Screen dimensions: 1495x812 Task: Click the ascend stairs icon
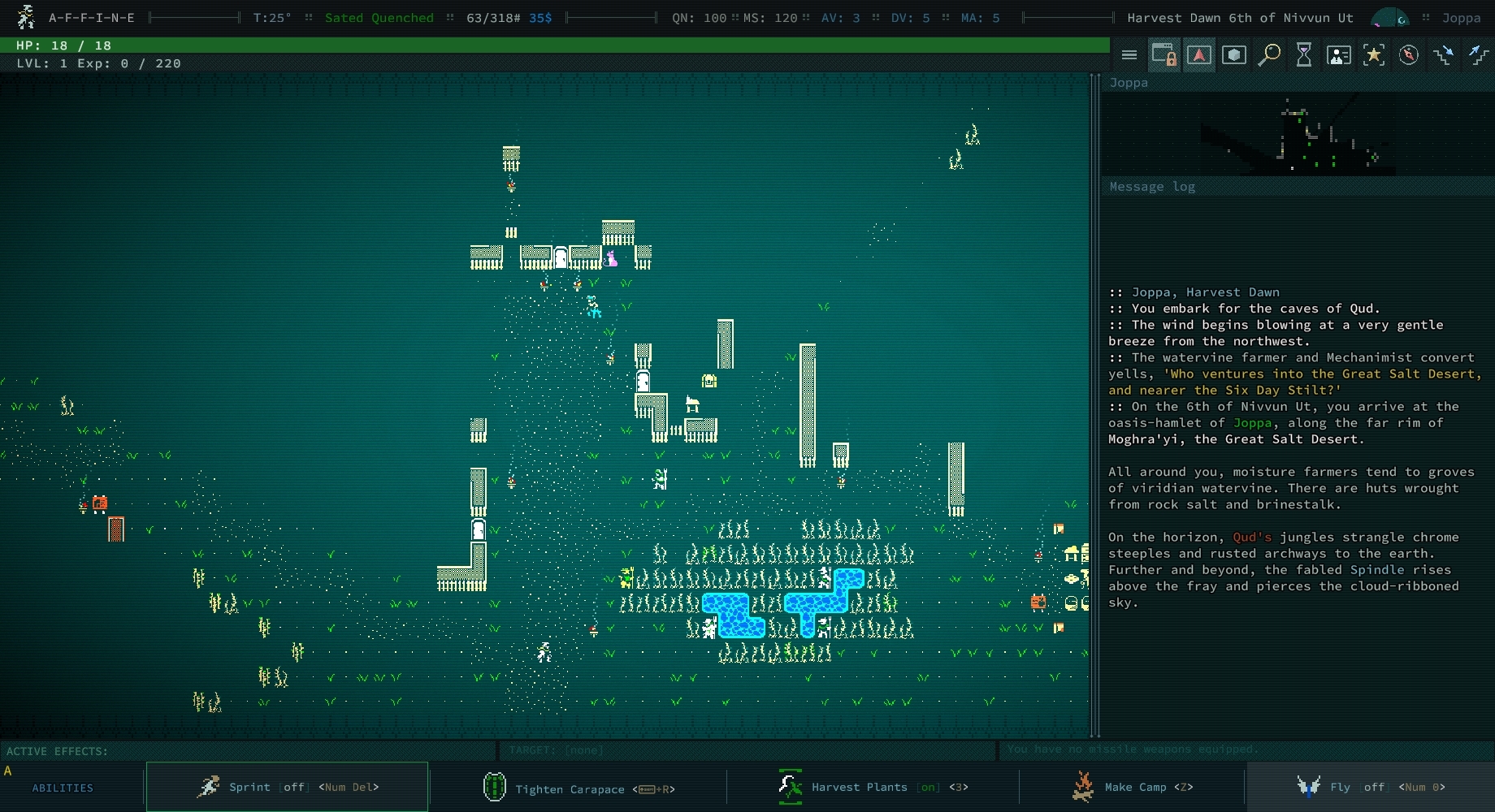[1478, 54]
